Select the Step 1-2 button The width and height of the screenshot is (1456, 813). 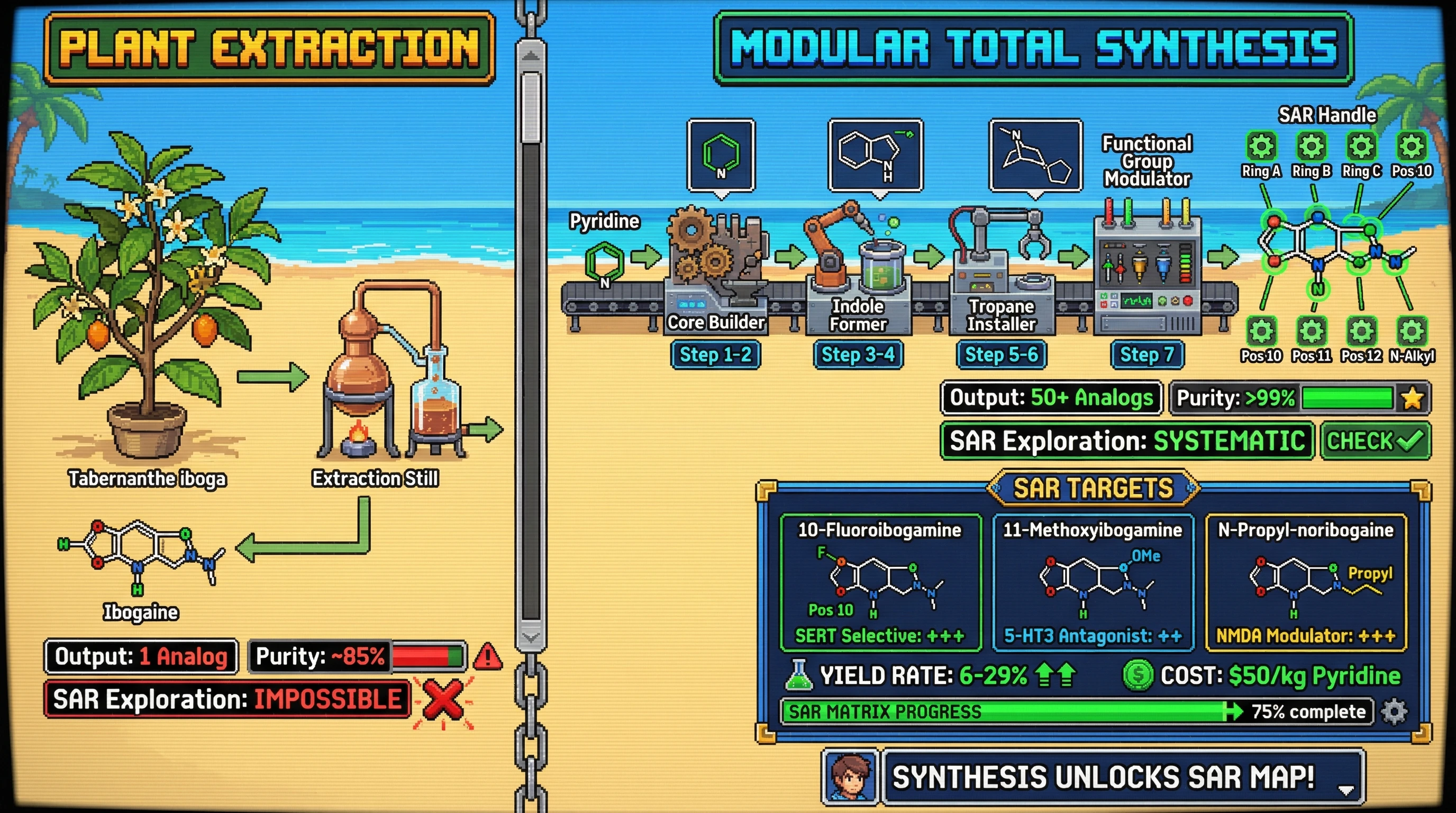pos(715,355)
